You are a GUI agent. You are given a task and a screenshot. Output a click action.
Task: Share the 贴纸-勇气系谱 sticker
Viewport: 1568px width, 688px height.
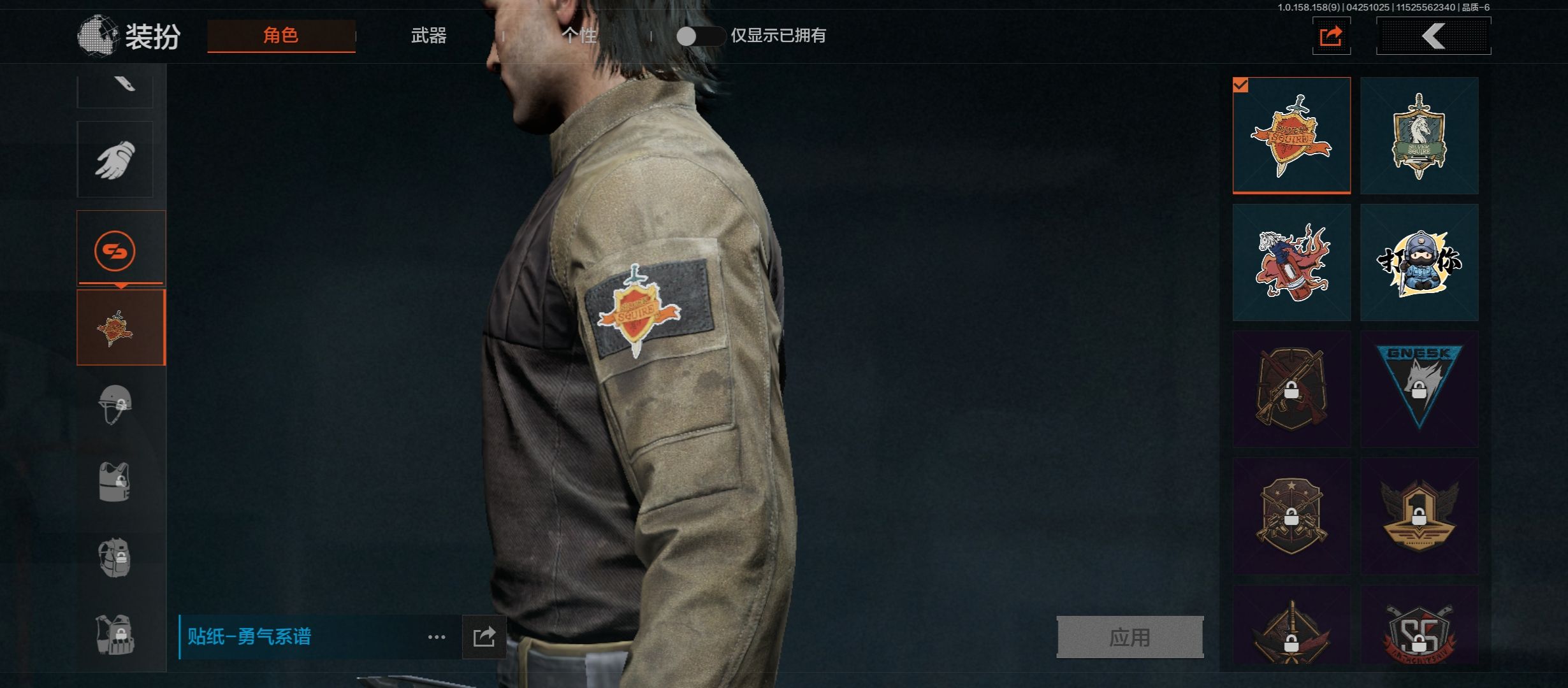coord(484,637)
